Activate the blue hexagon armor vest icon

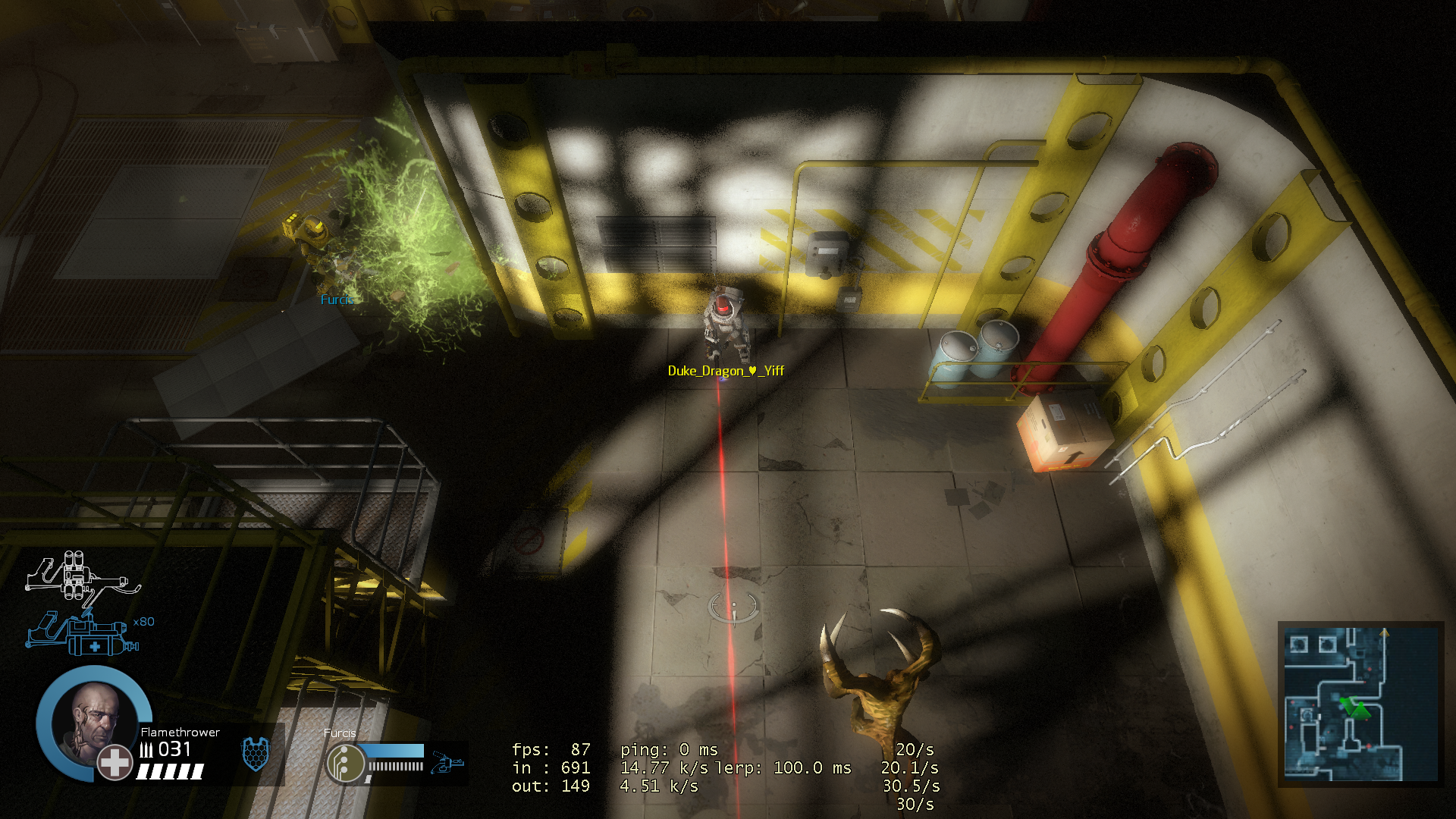256,754
